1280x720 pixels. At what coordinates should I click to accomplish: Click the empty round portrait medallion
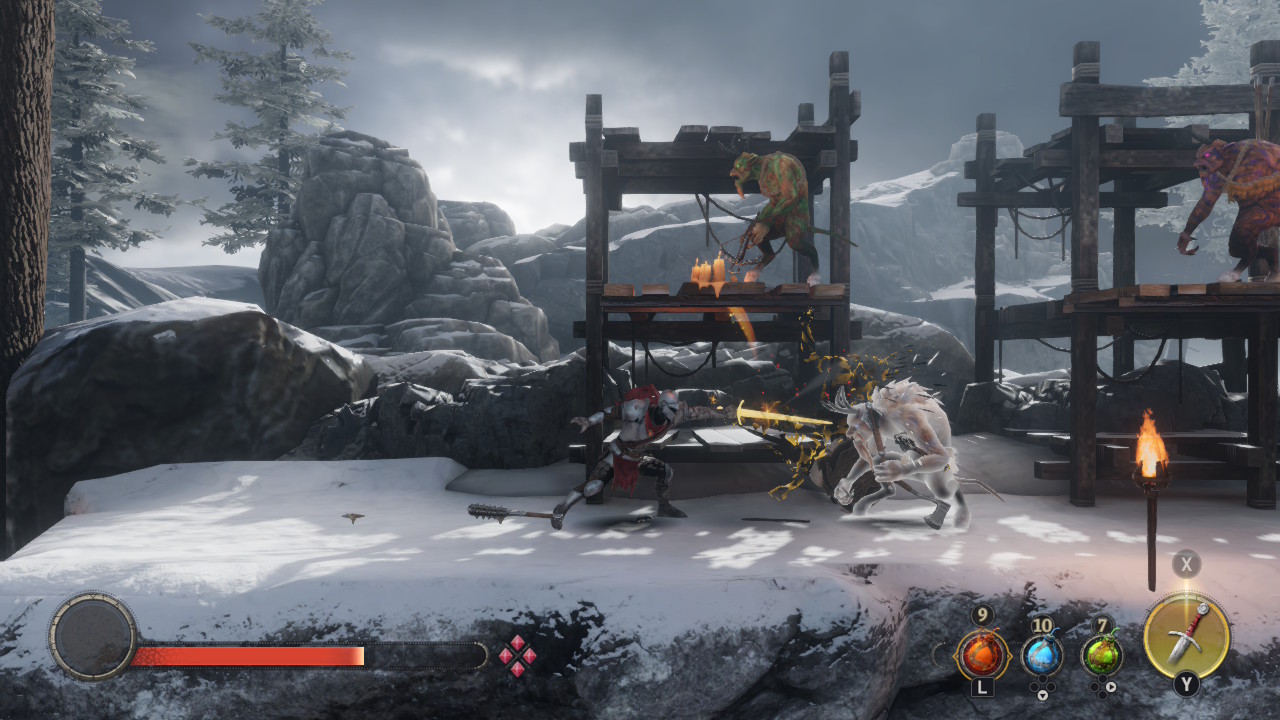tap(93, 636)
